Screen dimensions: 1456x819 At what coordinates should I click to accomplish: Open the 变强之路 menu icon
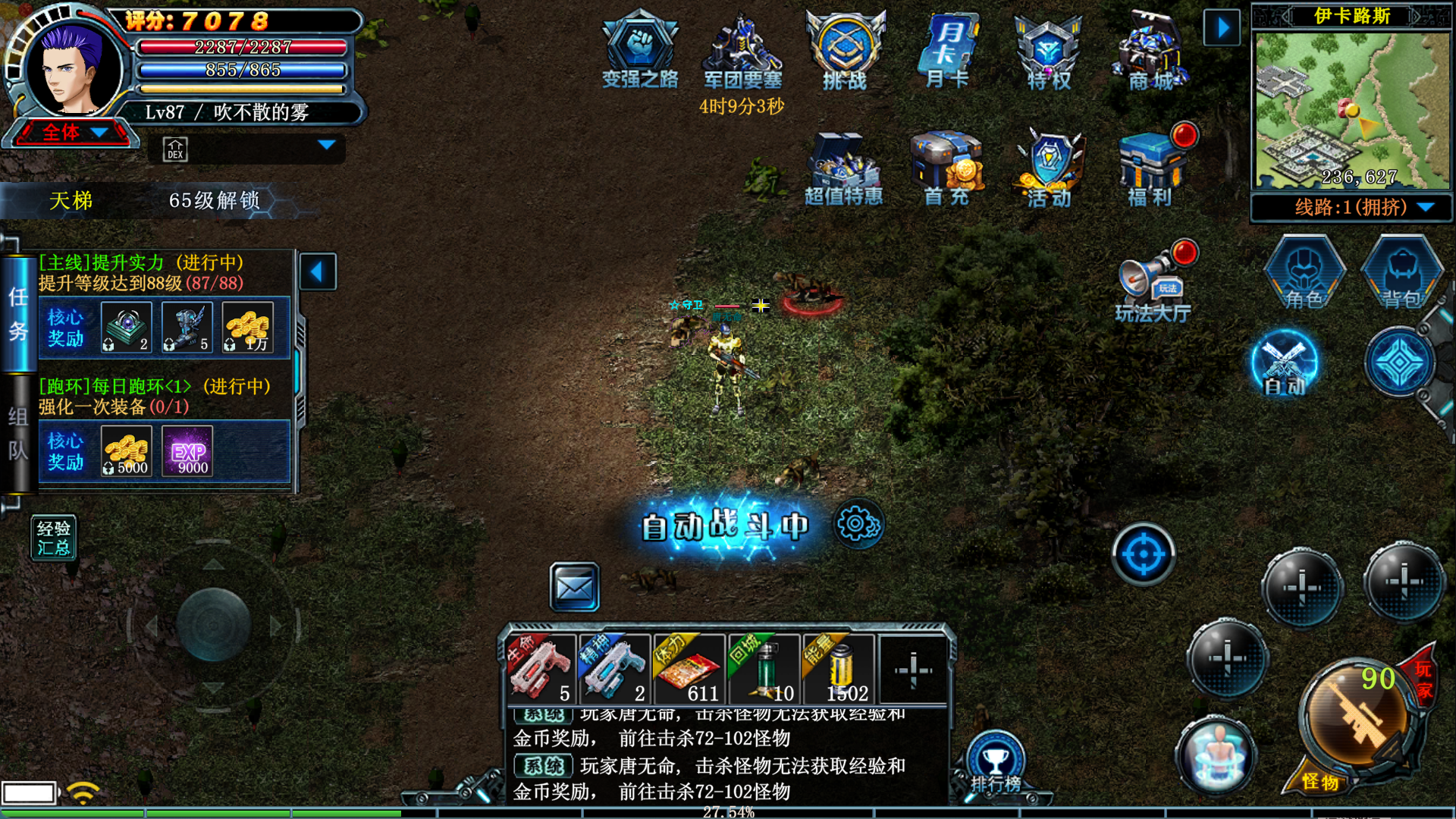(639, 49)
